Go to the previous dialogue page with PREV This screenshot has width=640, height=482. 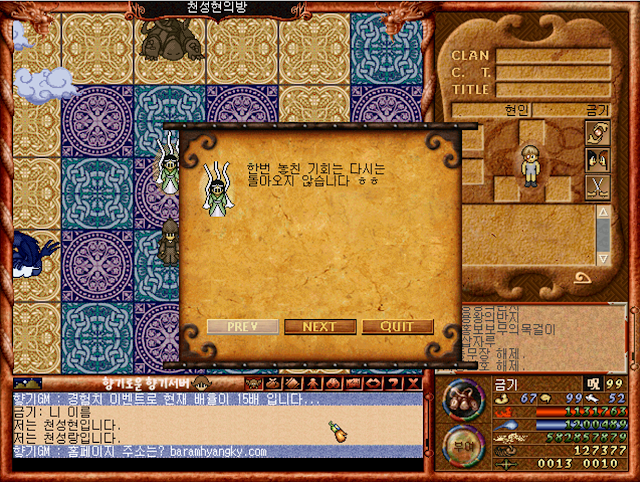243,327
